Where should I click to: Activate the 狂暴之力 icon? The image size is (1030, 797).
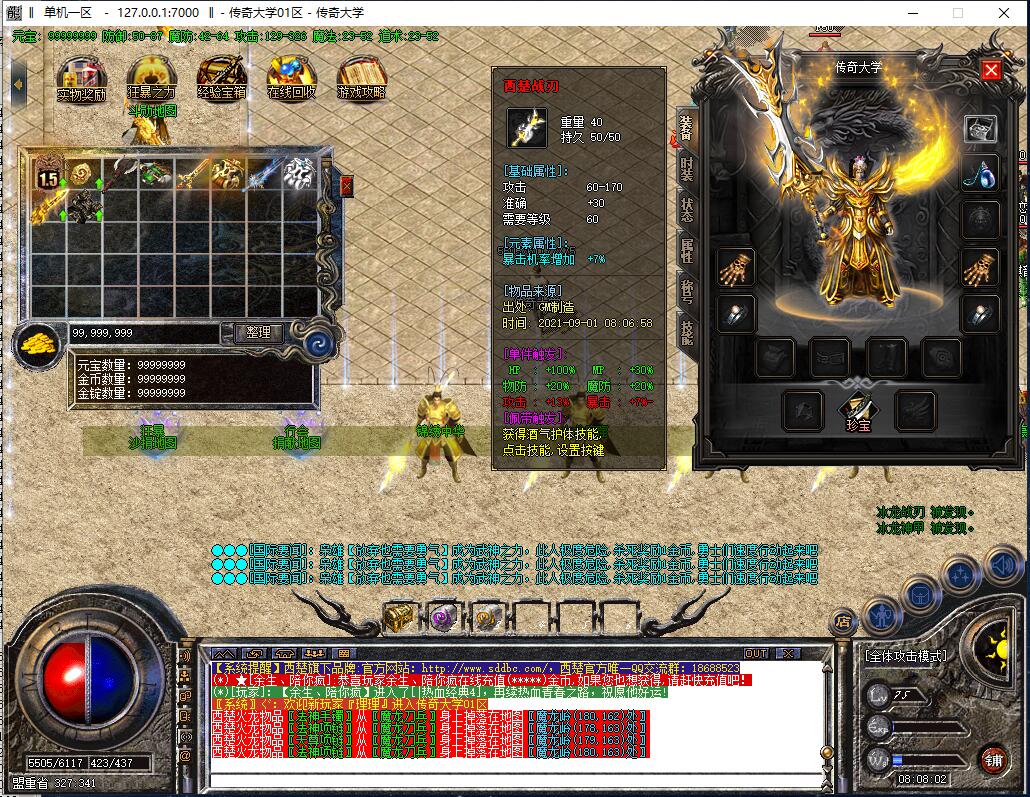(152, 76)
